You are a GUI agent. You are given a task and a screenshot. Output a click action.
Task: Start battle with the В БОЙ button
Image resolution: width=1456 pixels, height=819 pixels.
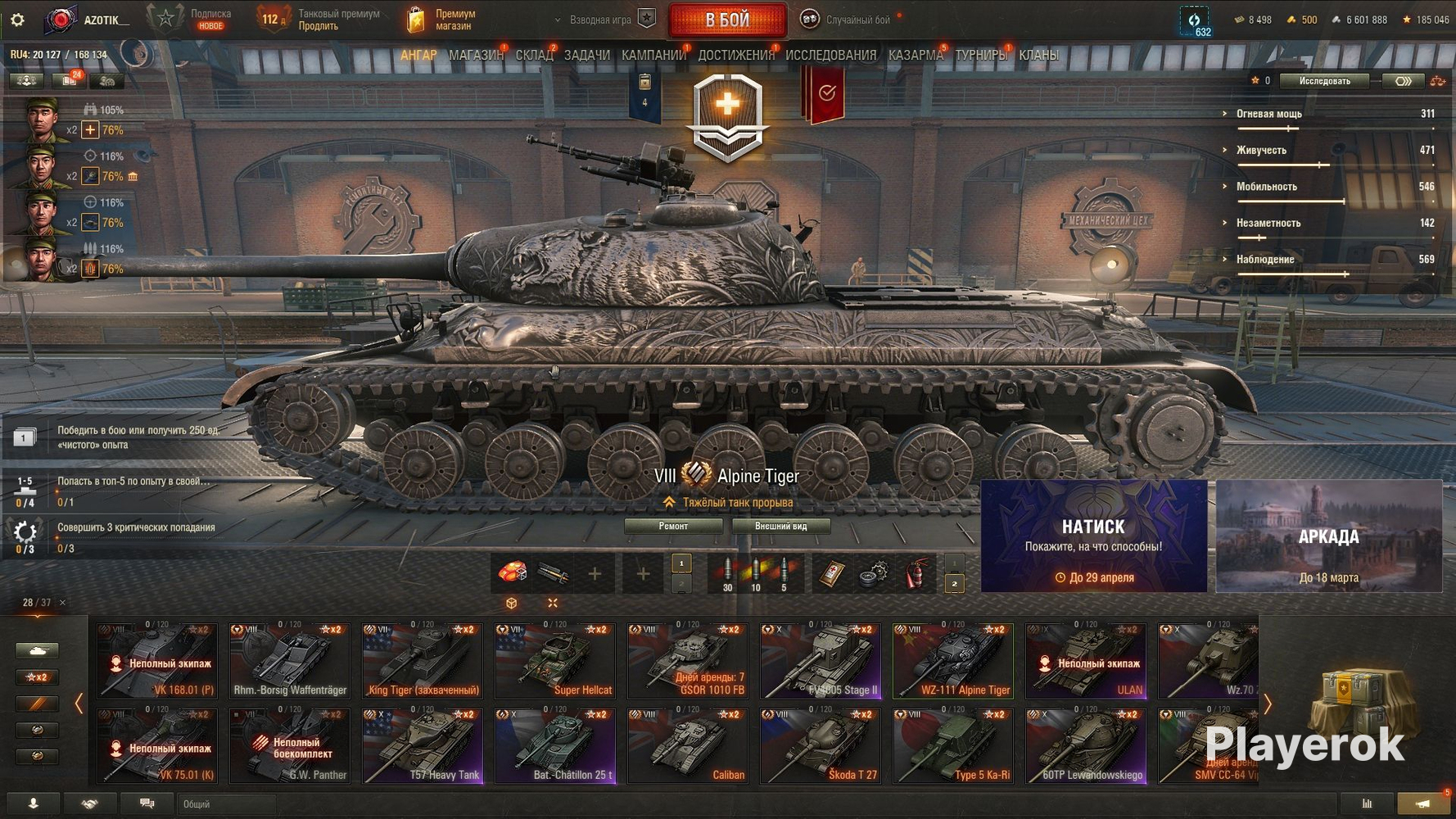(x=727, y=20)
